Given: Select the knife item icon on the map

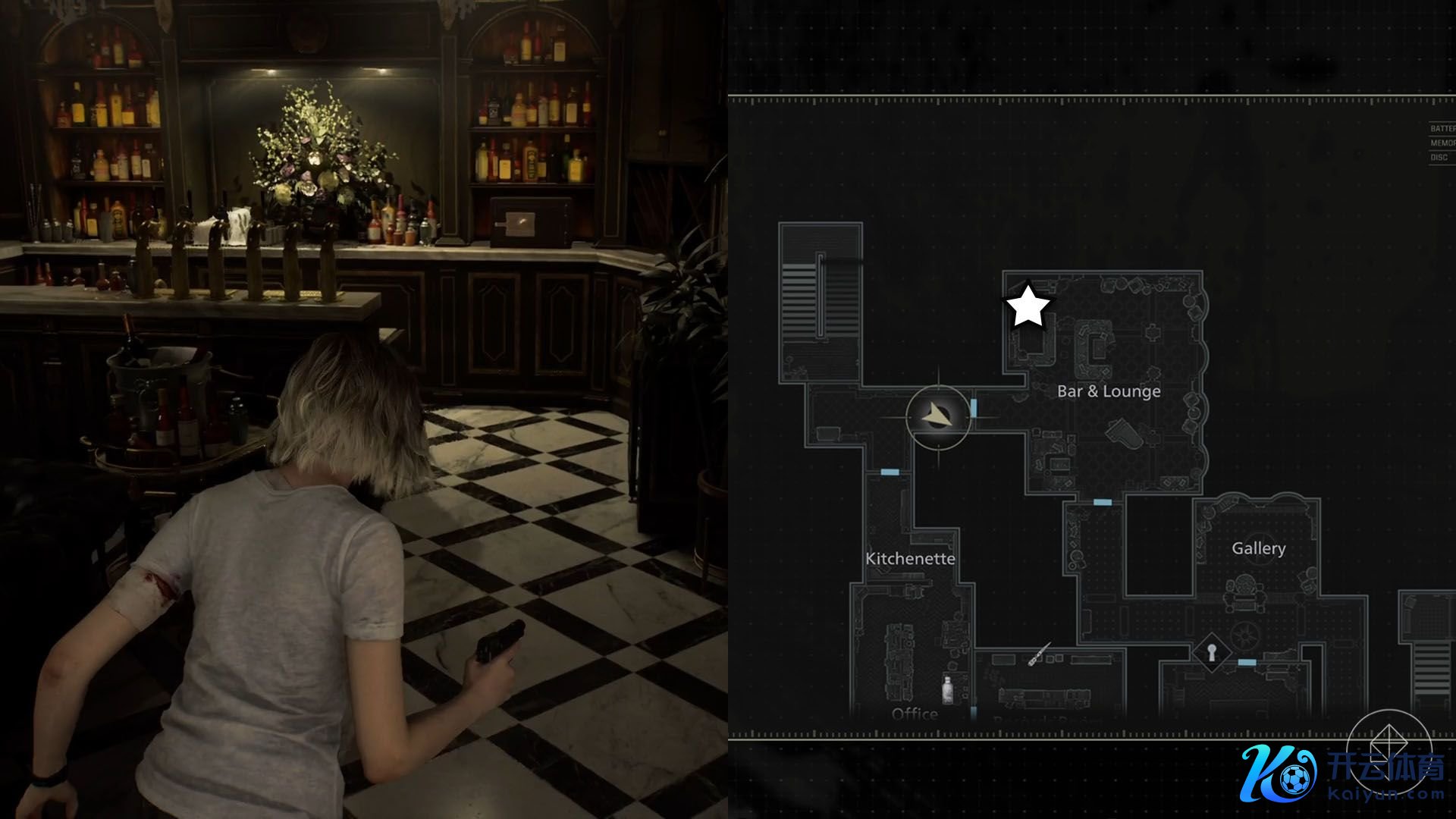Looking at the screenshot, I should click(1038, 654).
